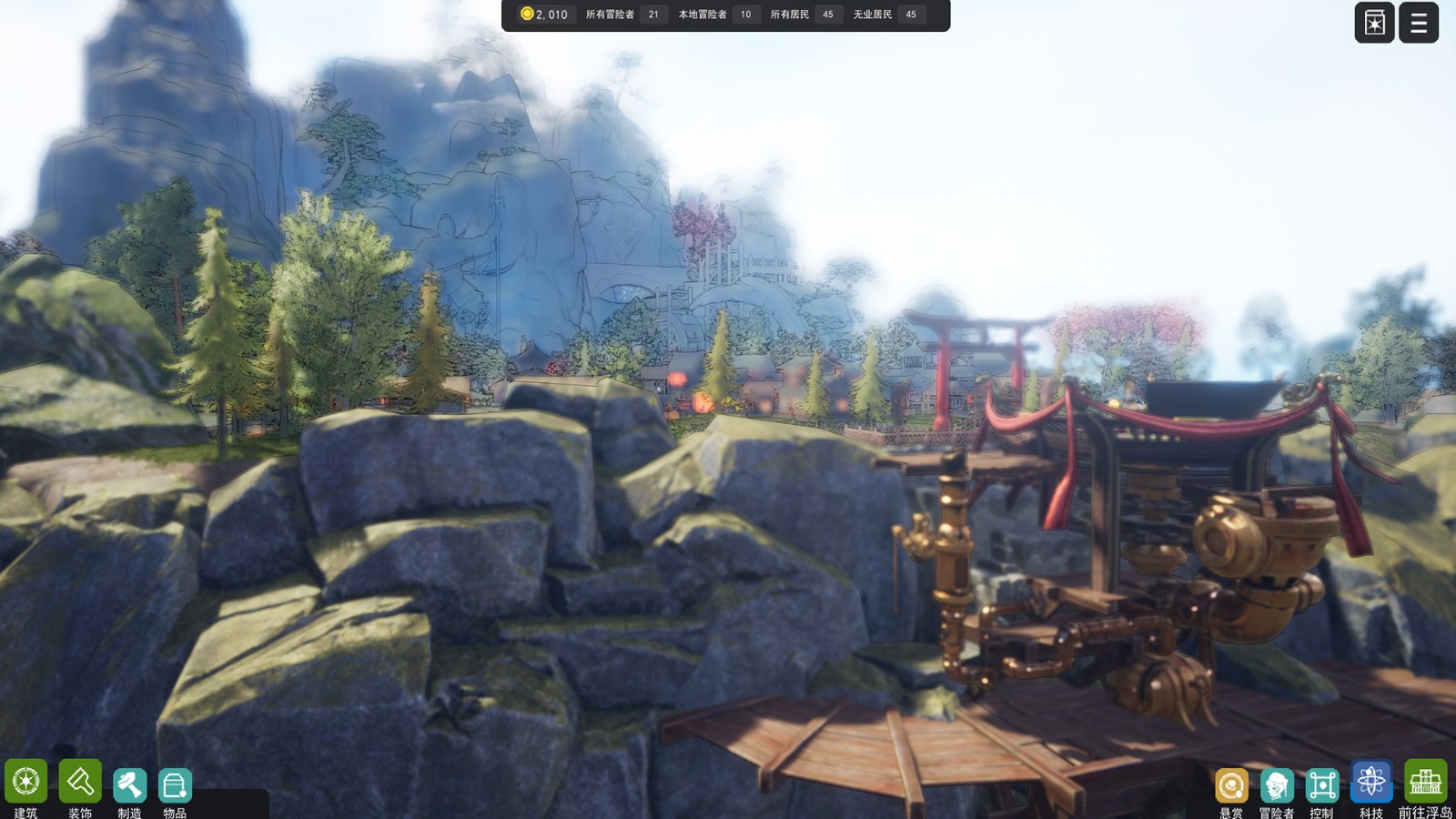Select the 制造 manufacturing icon
Image resolution: width=1456 pixels, height=819 pixels.
coord(129,786)
